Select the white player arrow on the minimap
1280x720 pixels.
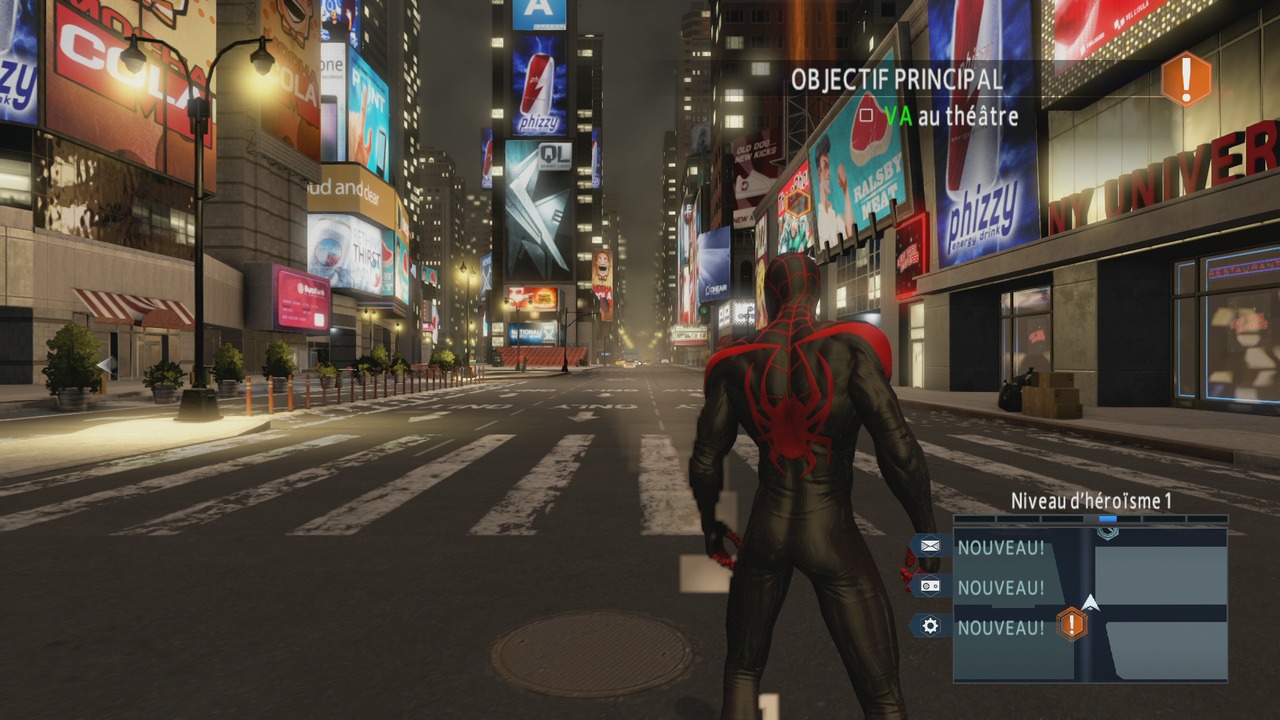tap(1091, 602)
